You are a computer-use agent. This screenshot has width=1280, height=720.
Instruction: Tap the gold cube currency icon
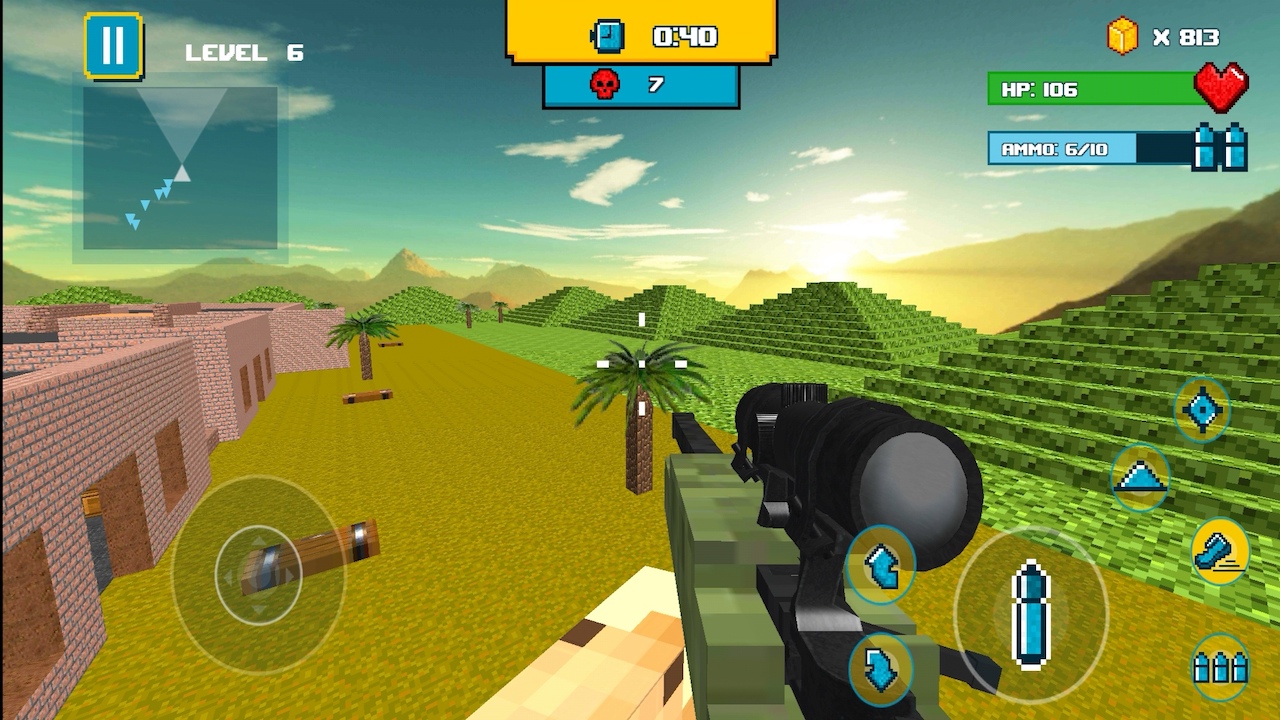coord(1119,34)
